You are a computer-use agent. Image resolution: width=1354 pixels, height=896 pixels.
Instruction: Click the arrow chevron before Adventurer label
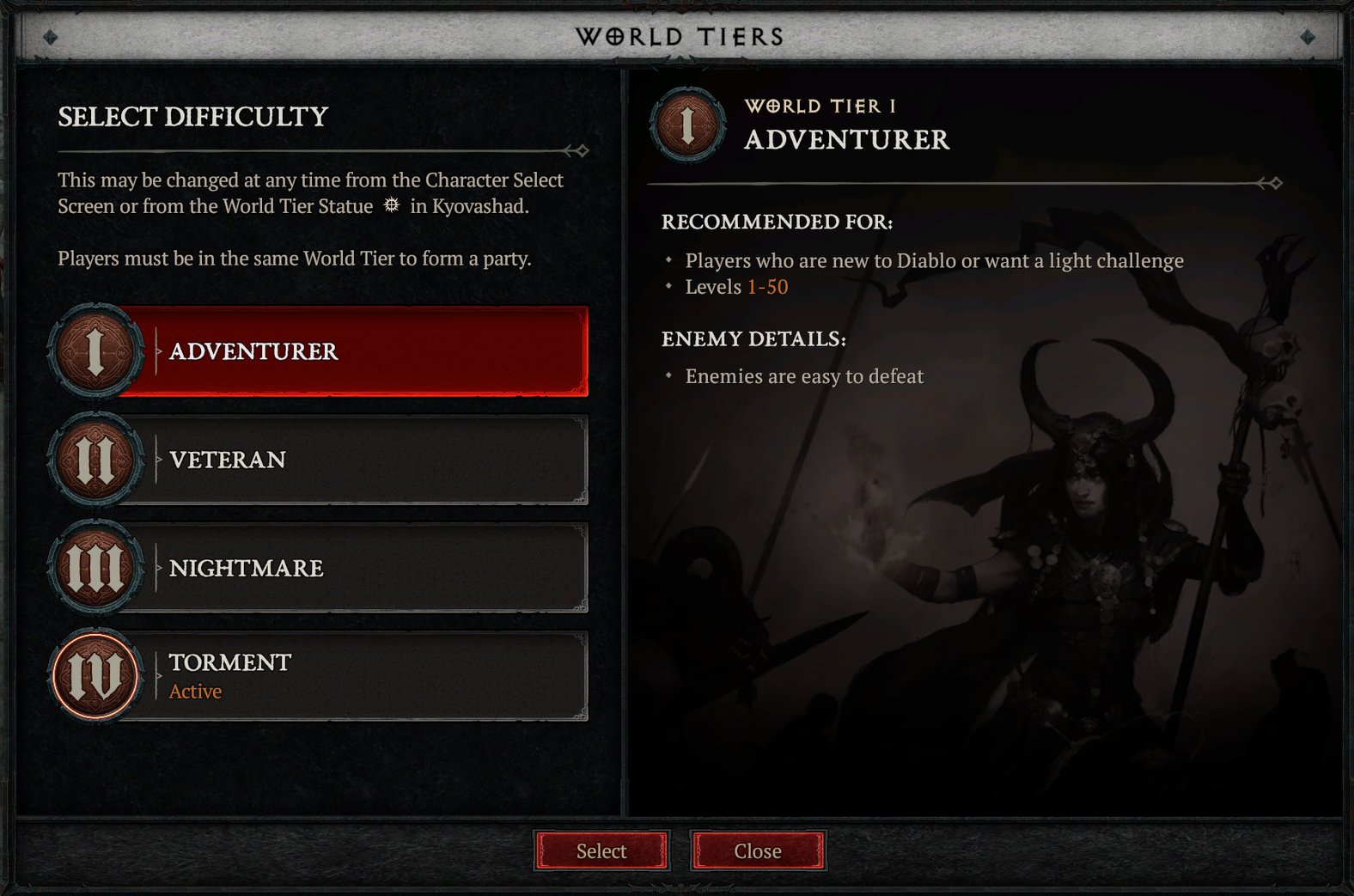click(157, 350)
